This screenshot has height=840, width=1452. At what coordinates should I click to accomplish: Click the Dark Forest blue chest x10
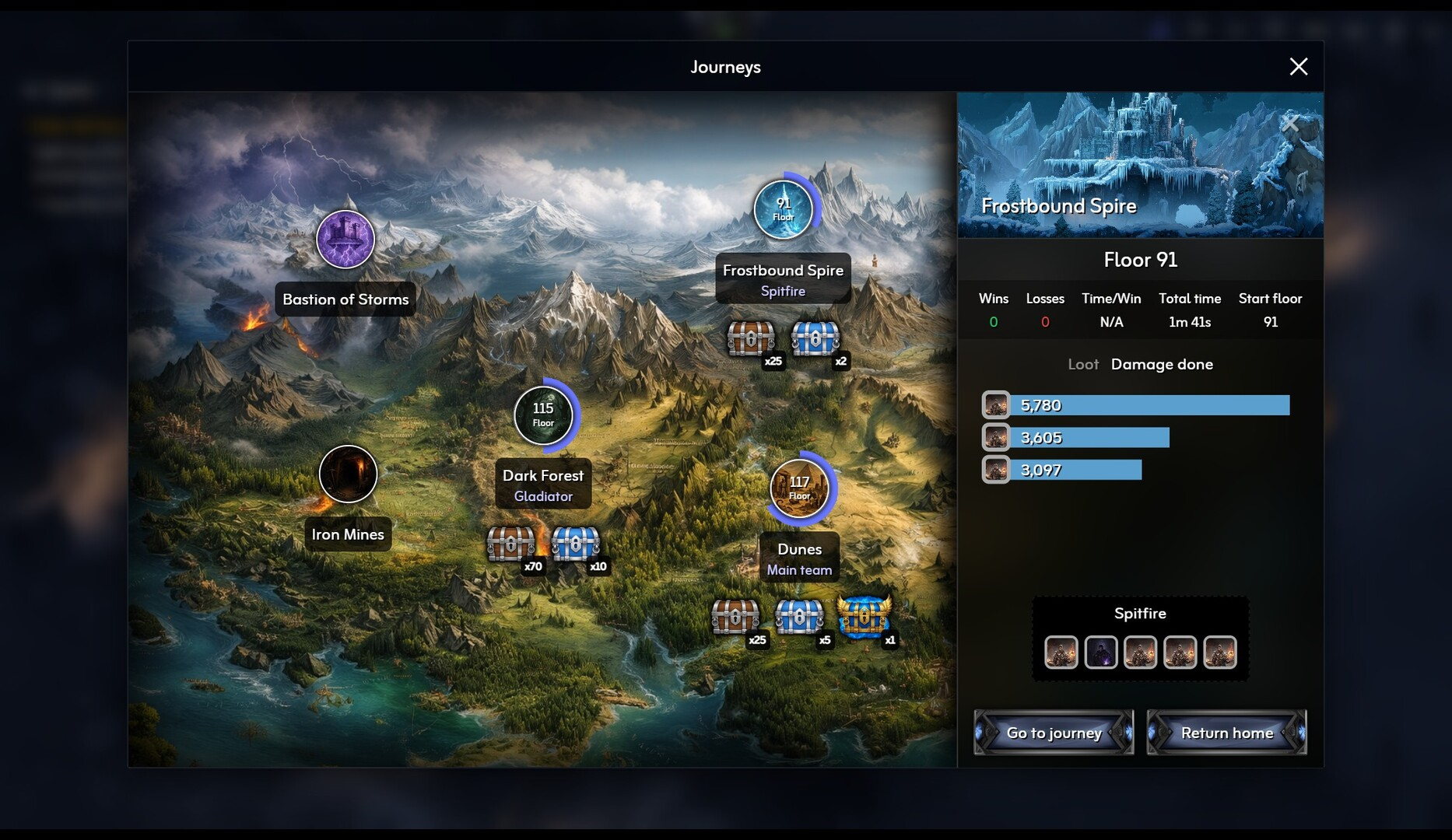click(575, 544)
